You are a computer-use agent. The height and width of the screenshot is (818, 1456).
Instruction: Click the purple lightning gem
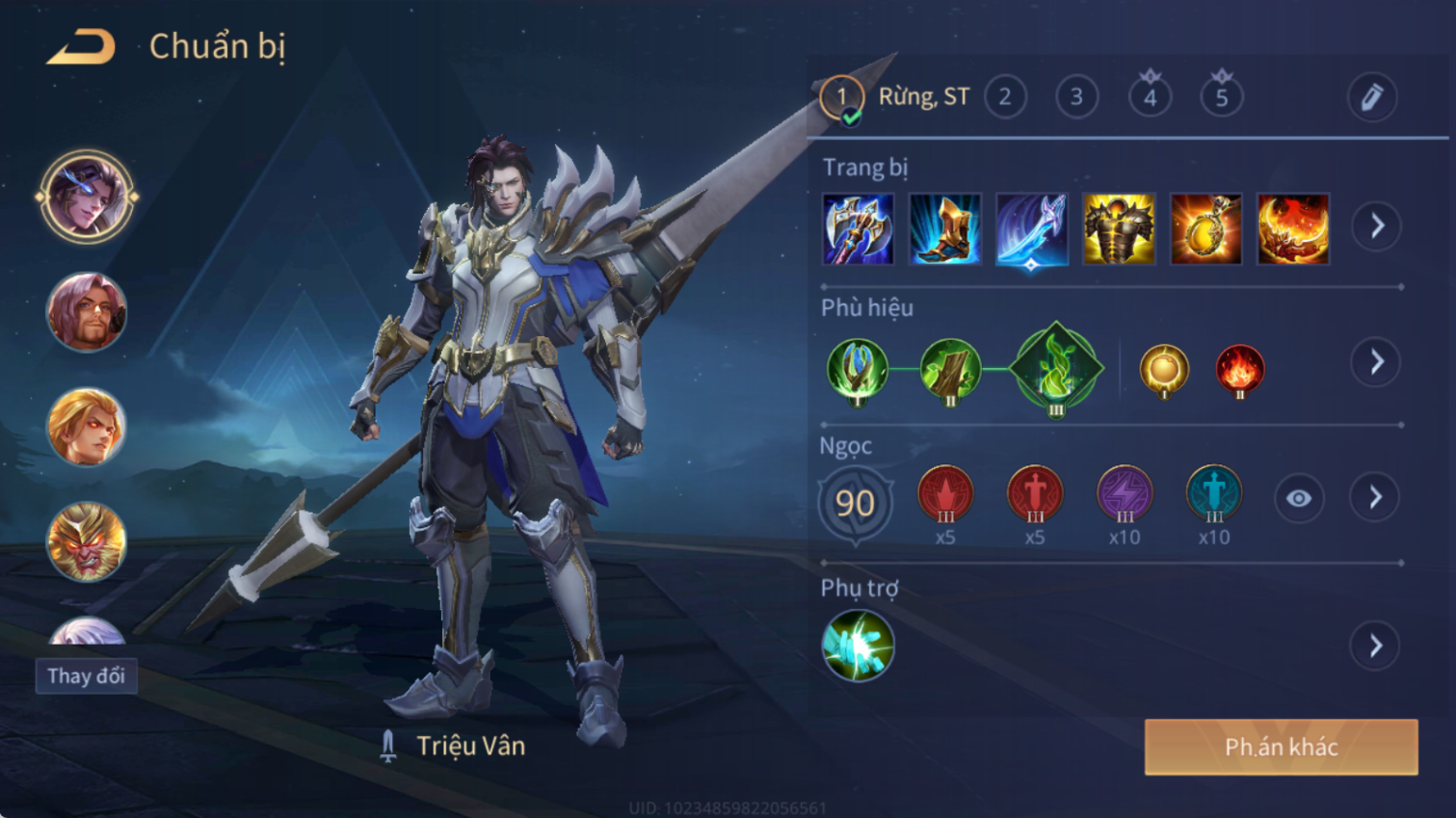(x=1125, y=494)
